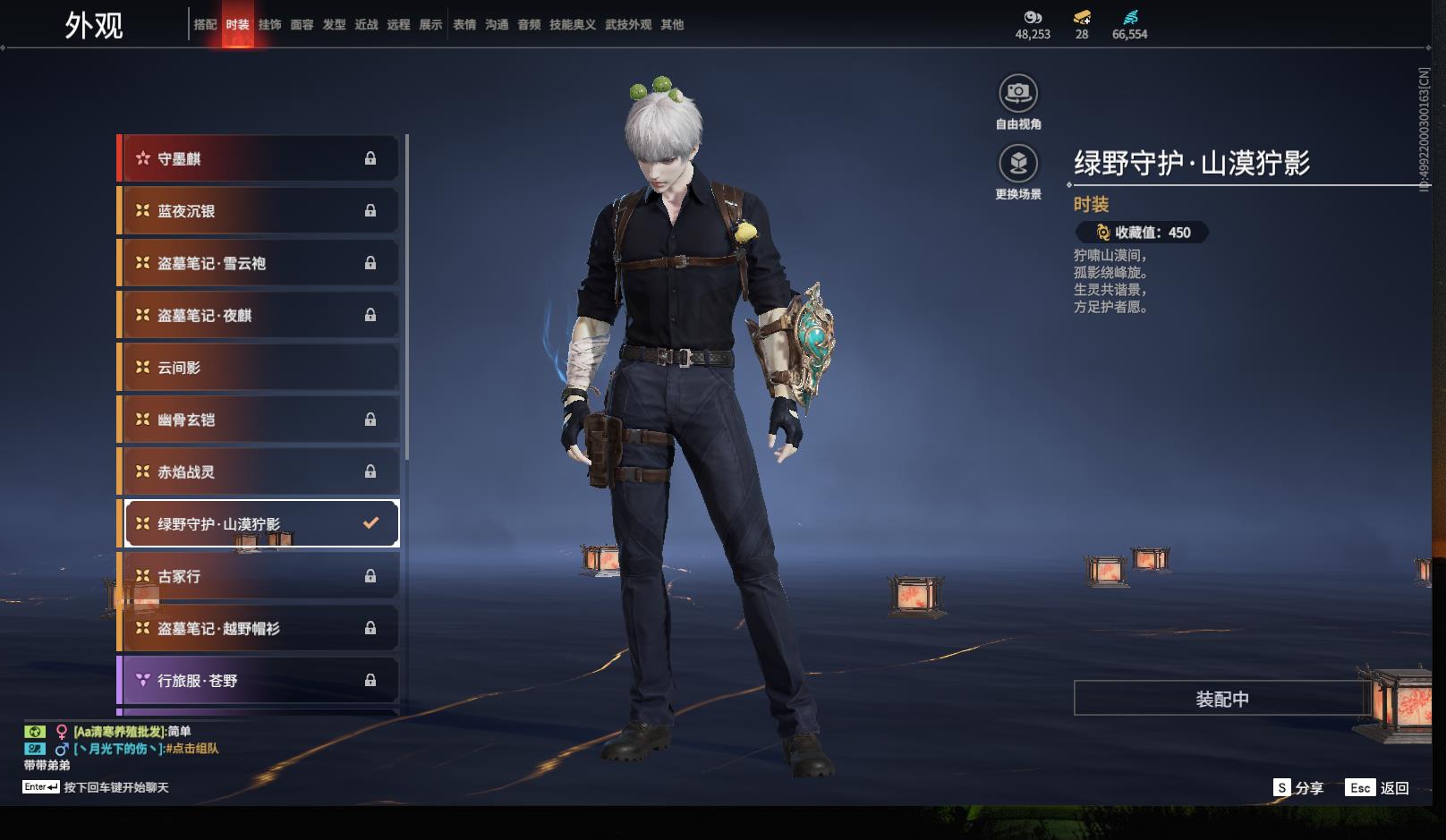The image size is (1446, 840).
Task: Pick the 幽骨玄铠 outfit
Action: (x=259, y=420)
